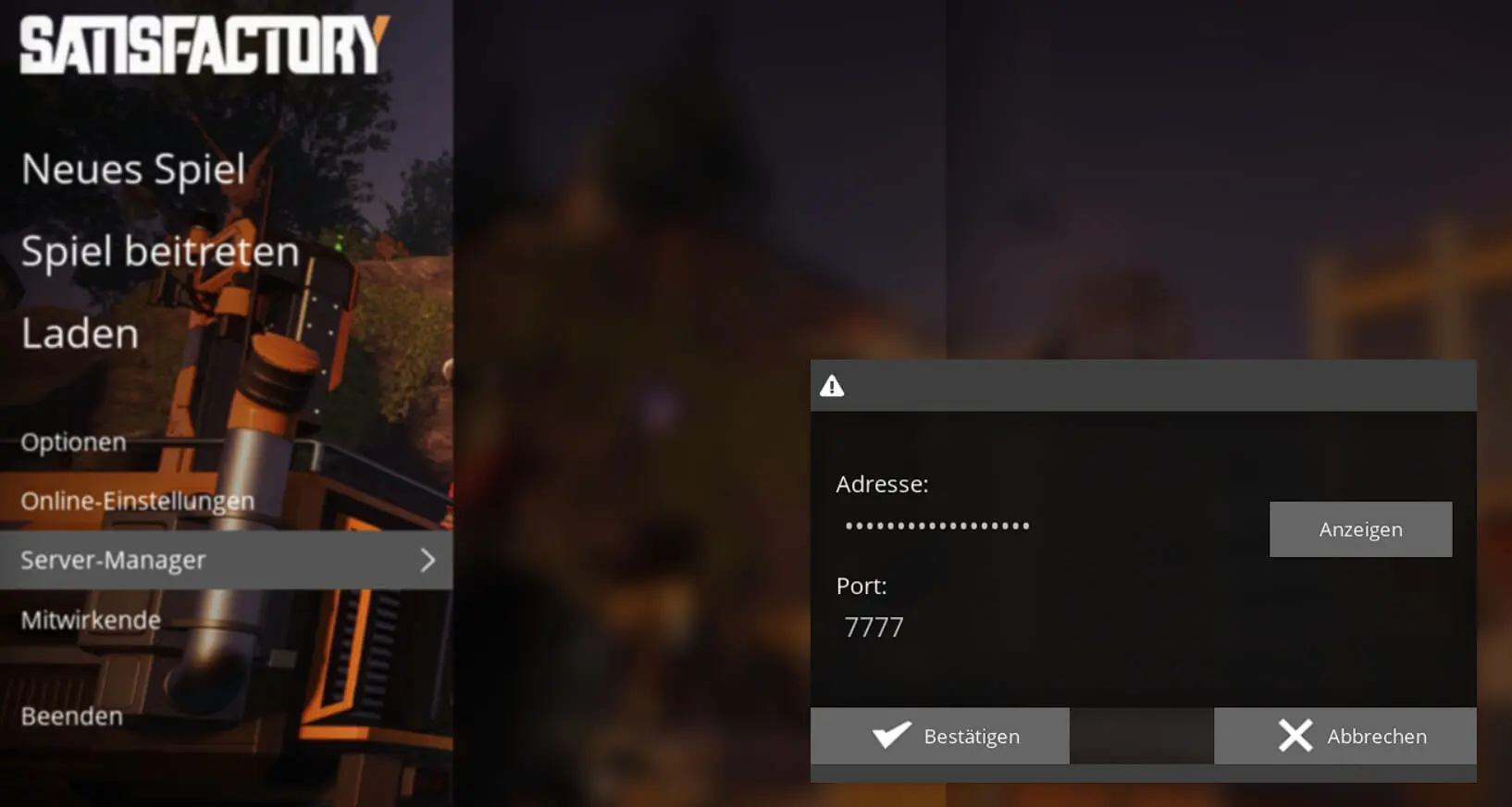Click the X icon next to Abbrechen
Viewport: 1512px width, 807px height.
coord(1295,736)
